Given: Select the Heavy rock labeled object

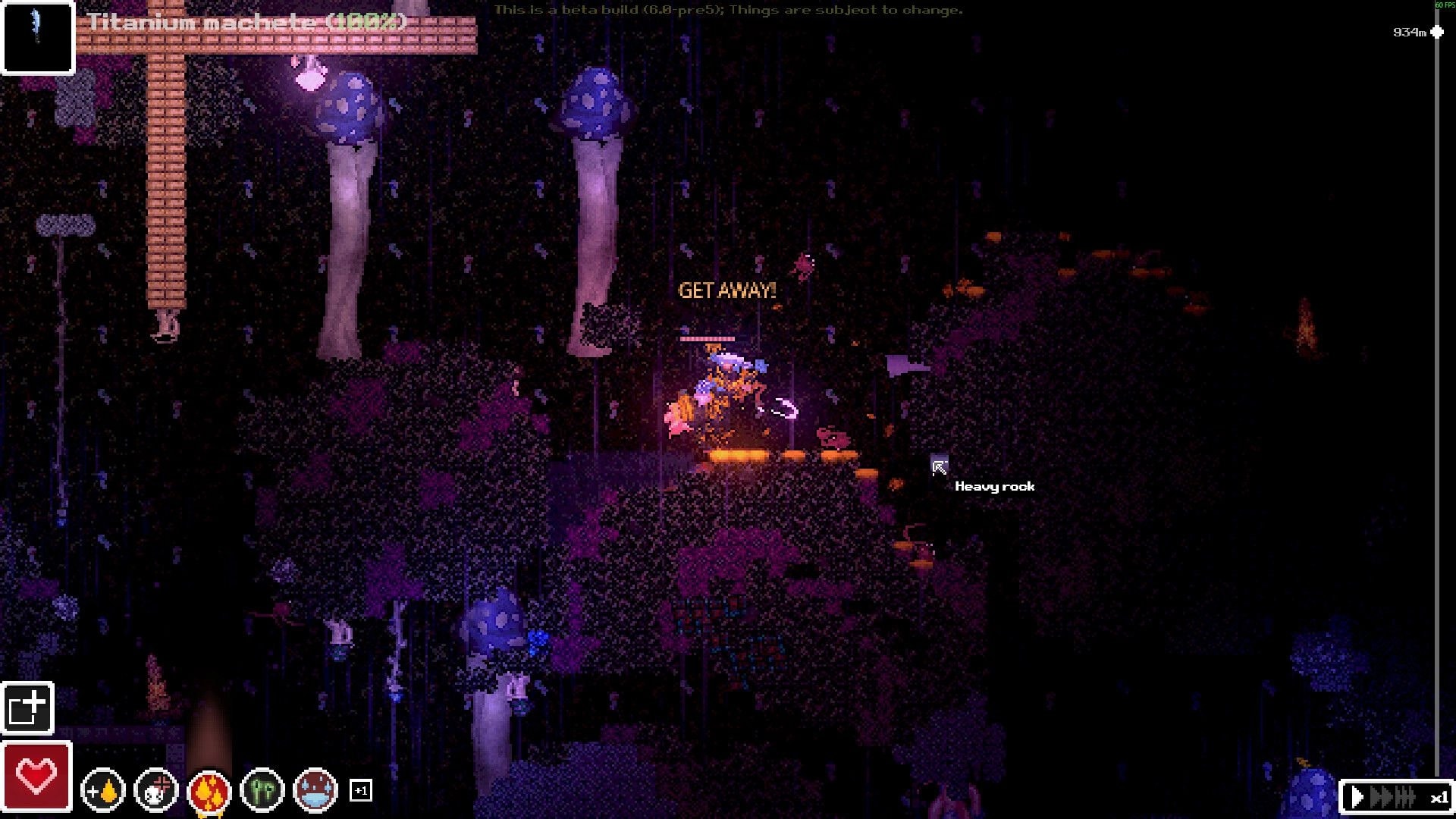Looking at the screenshot, I should pos(995,486).
